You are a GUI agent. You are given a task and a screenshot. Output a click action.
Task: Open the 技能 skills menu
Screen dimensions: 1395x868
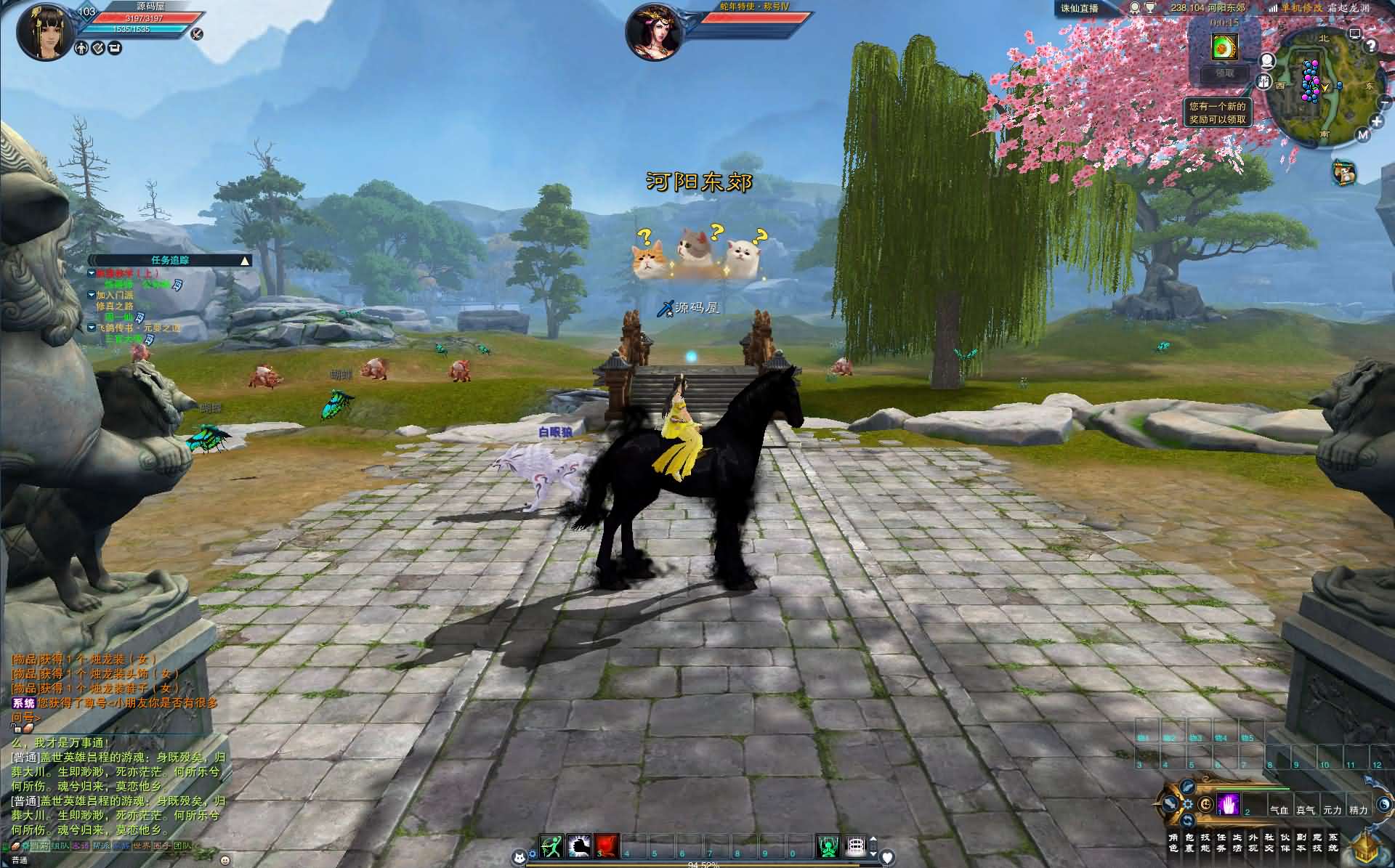point(1205,843)
